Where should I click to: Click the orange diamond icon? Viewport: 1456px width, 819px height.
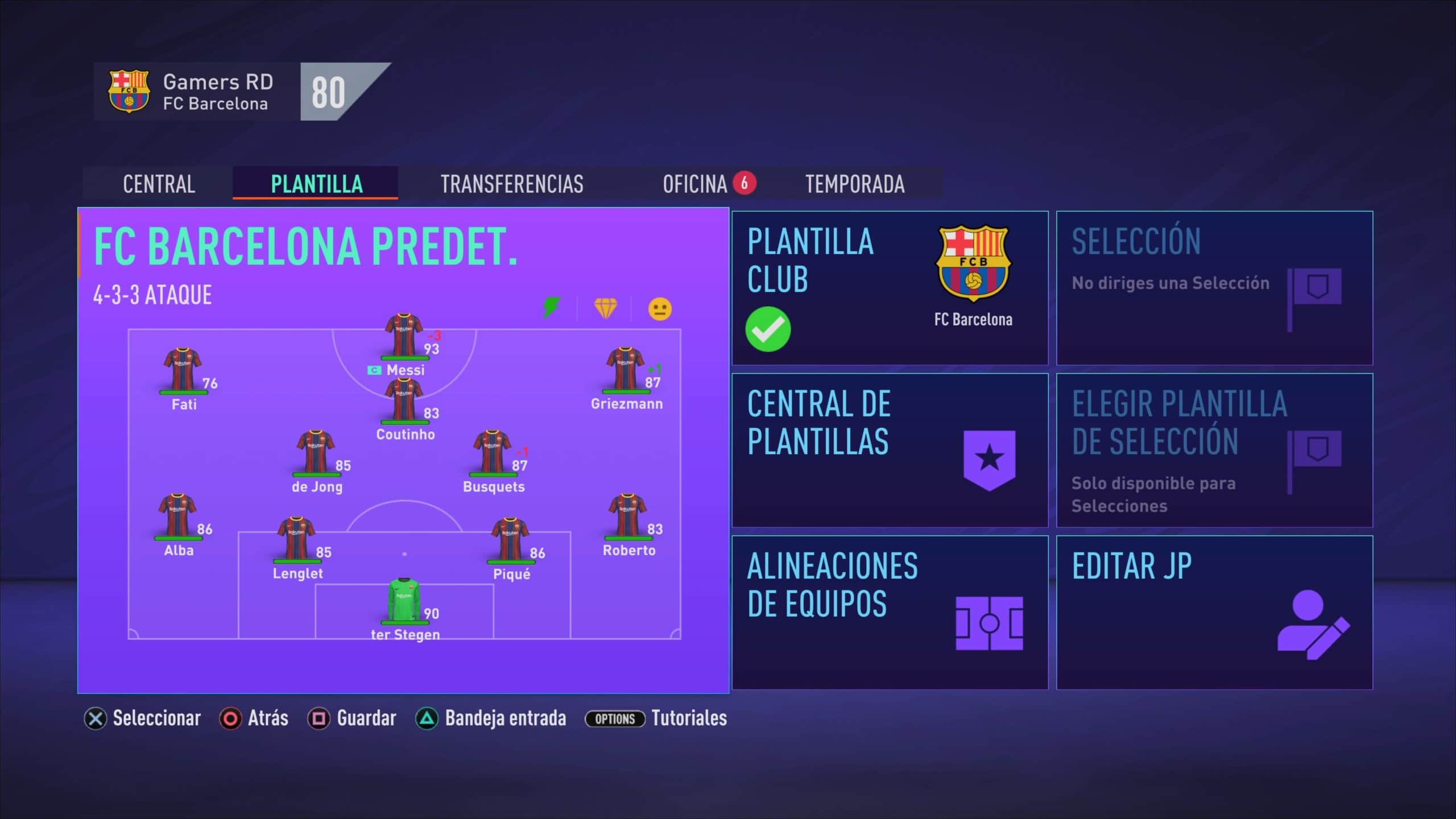point(605,308)
